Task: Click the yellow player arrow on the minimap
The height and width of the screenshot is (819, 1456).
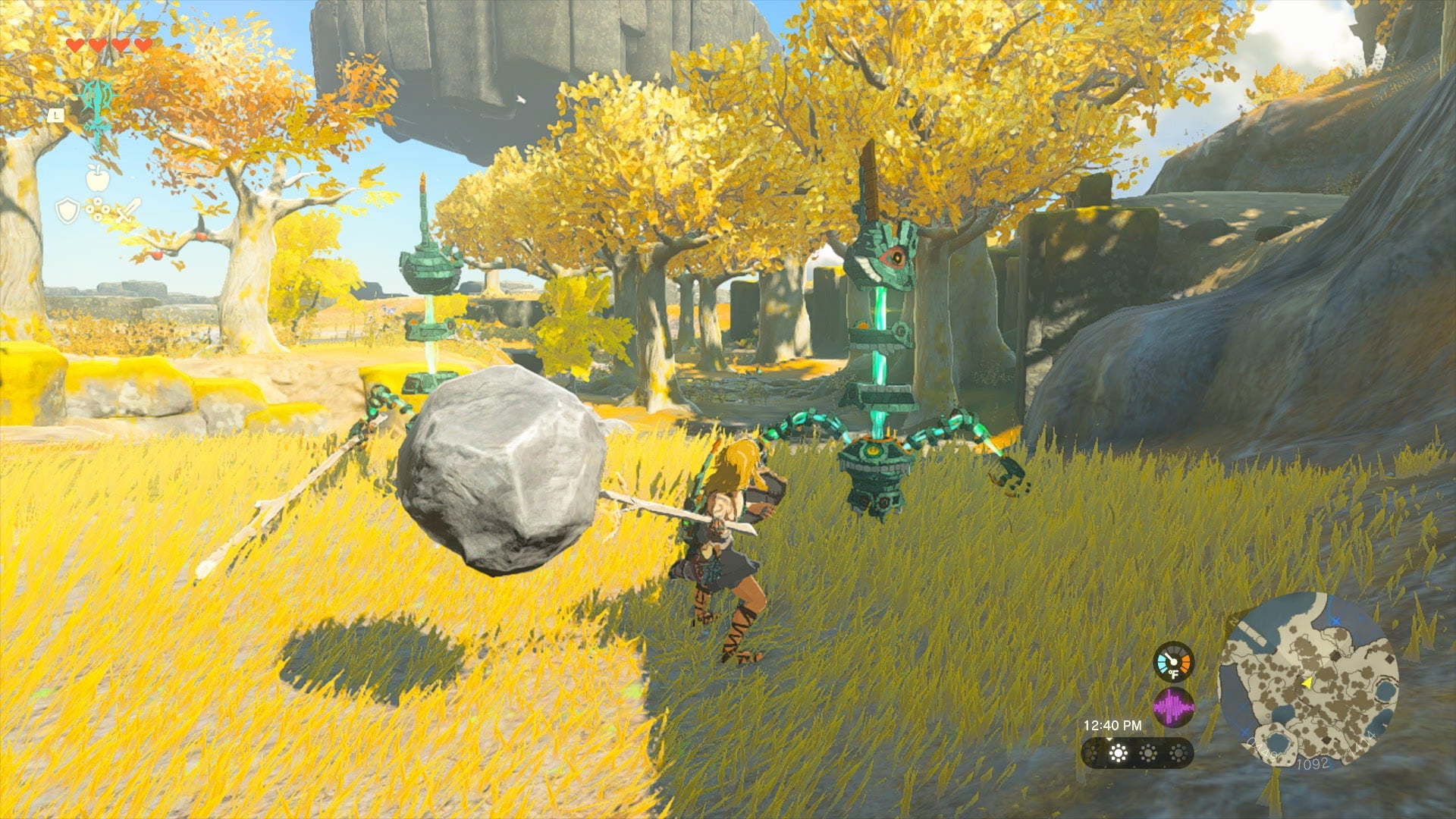Action: click(x=1307, y=684)
